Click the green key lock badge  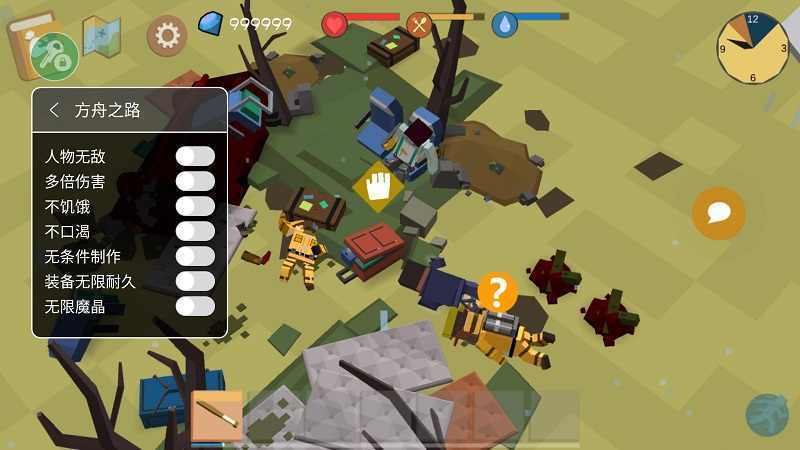coord(54,54)
